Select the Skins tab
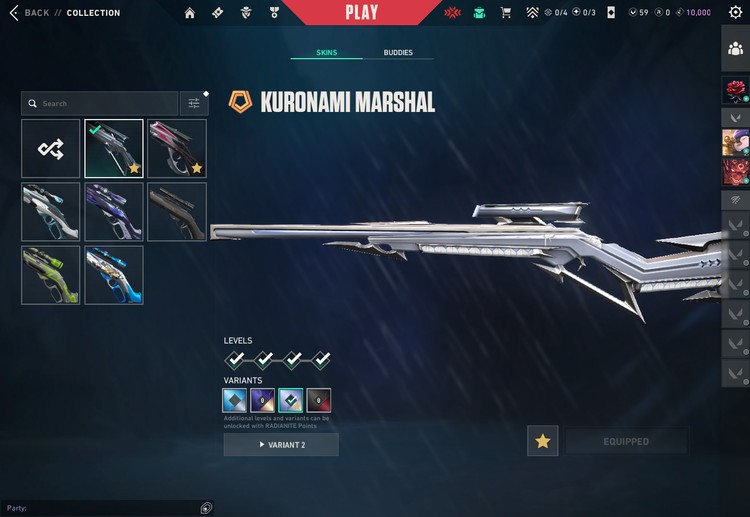 326,52
